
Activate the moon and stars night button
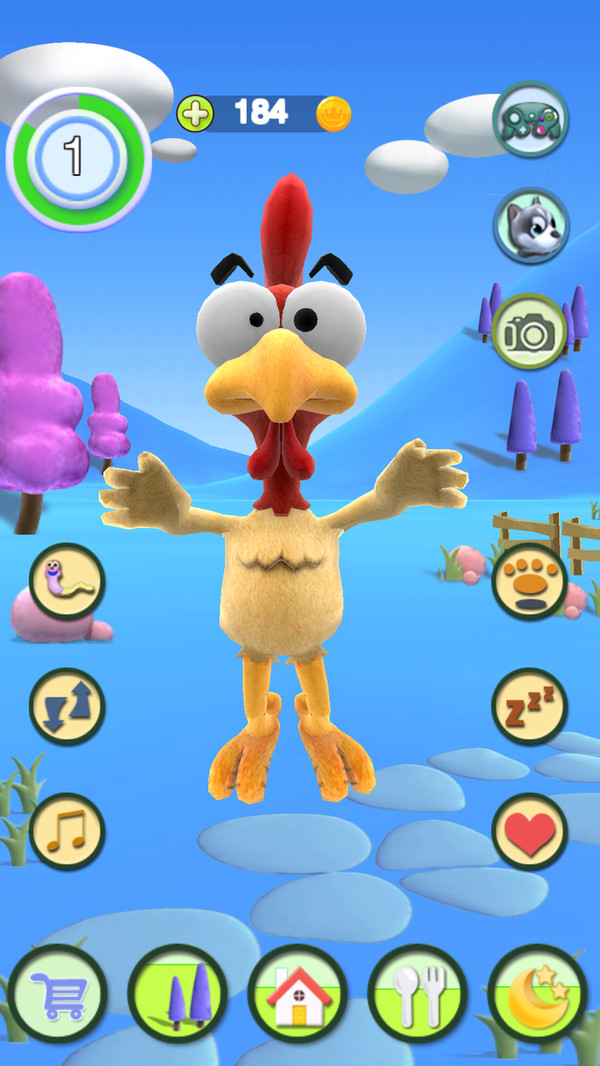click(538, 993)
